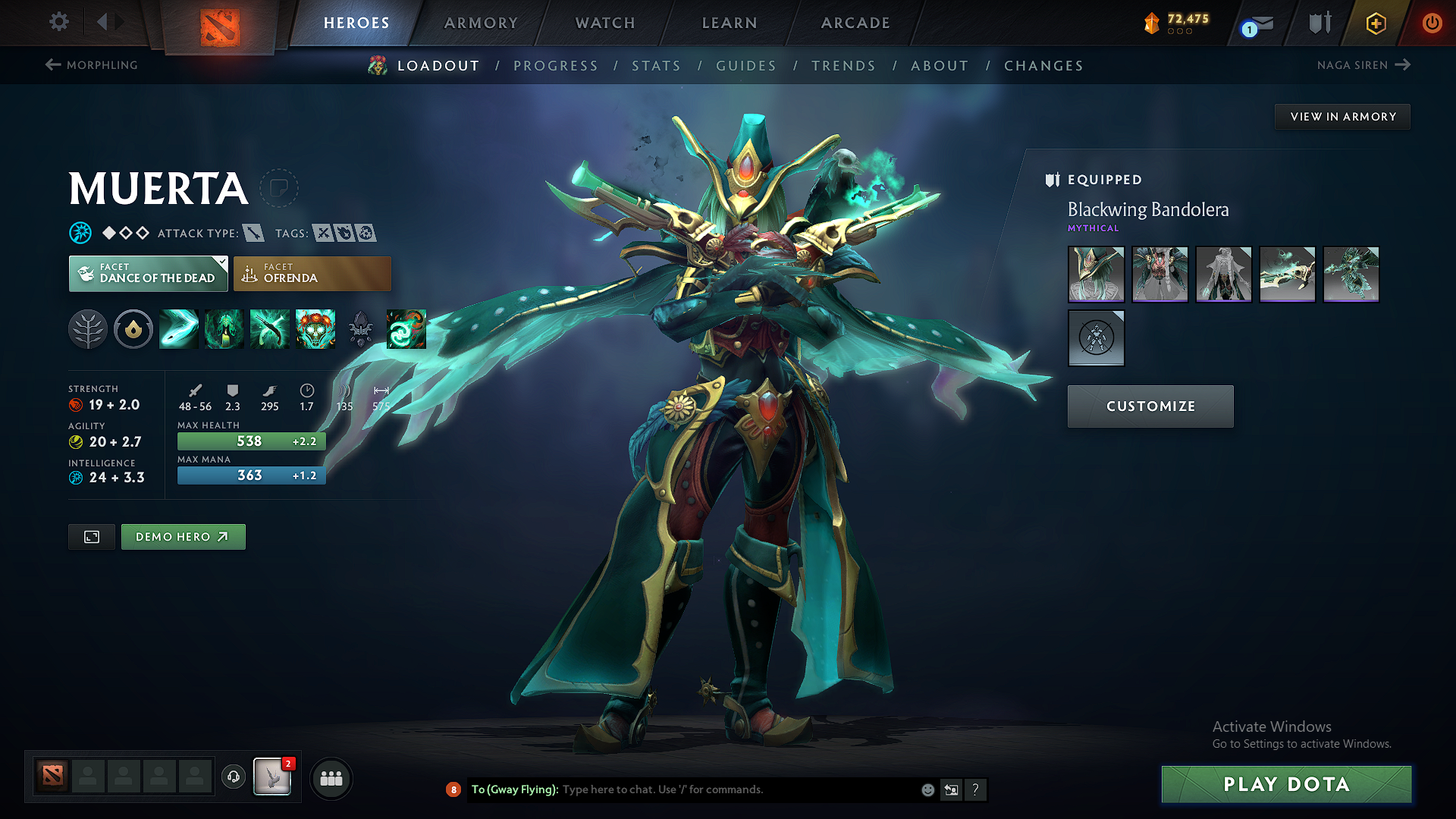Switch to the STATS tab

[657, 66]
